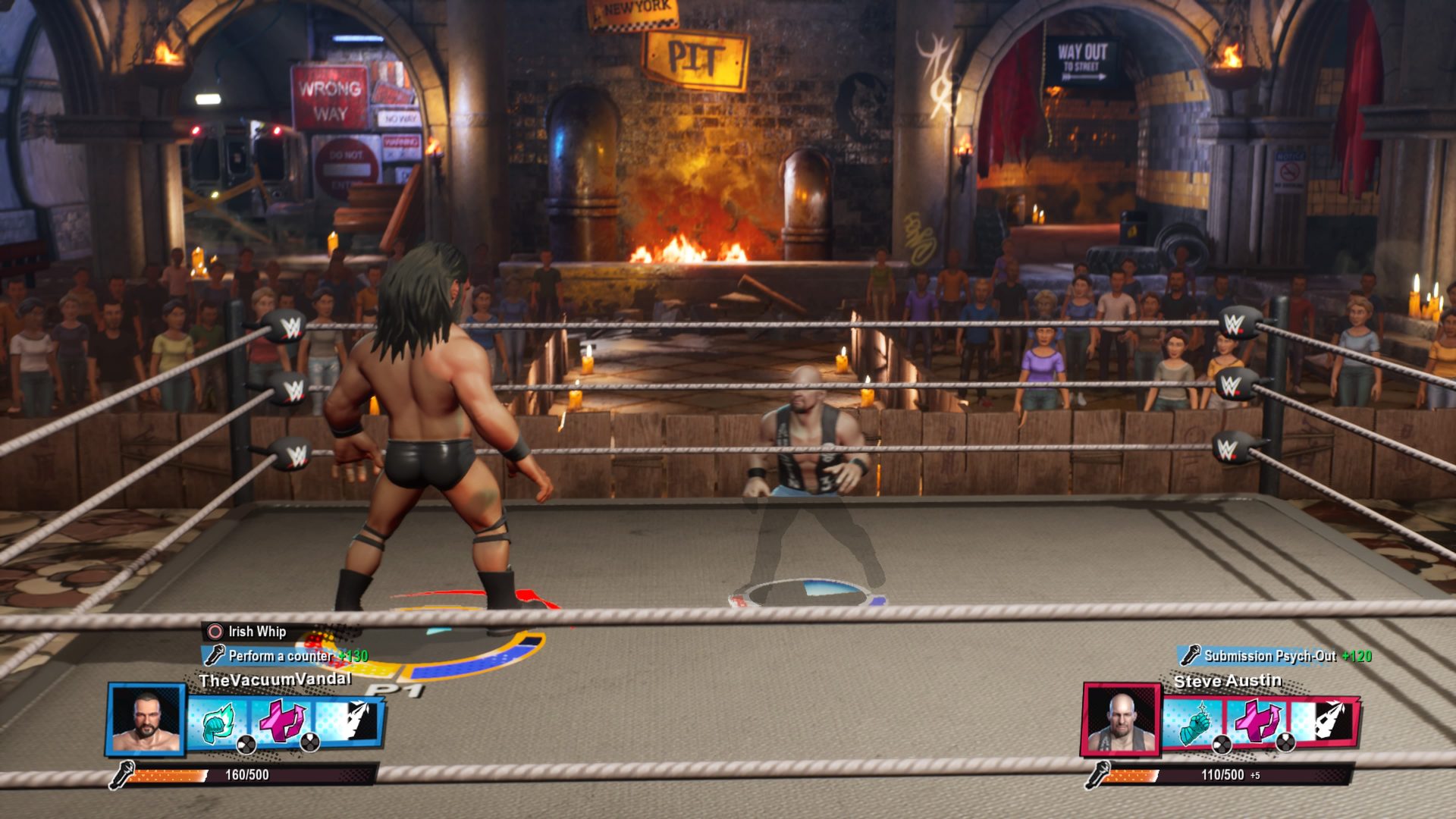
Task: Trigger TheVacuumVandal's black and white burst power-up
Action: point(348,720)
